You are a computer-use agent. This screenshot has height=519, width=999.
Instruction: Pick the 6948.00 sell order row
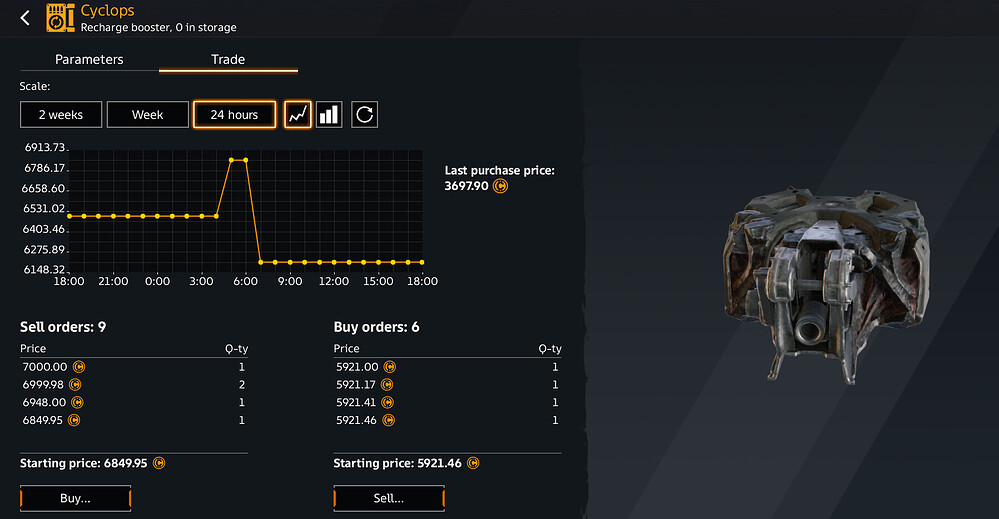[133, 402]
